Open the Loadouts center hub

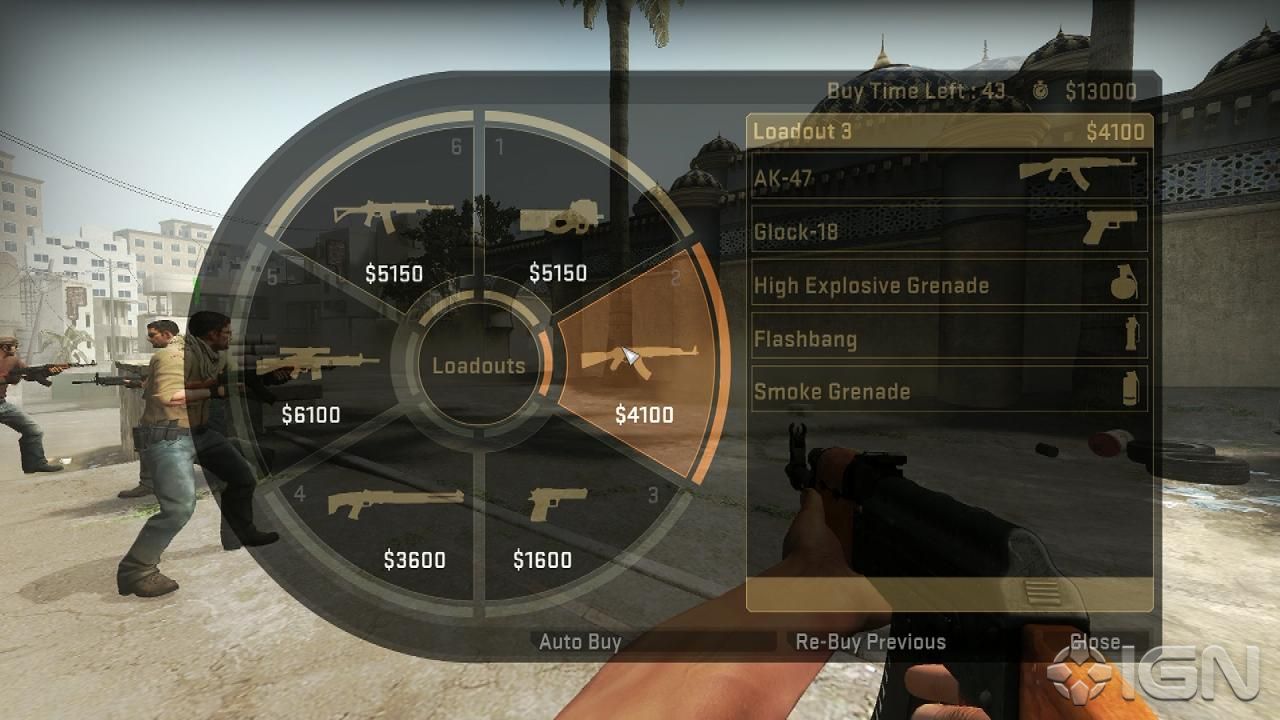[478, 366]
